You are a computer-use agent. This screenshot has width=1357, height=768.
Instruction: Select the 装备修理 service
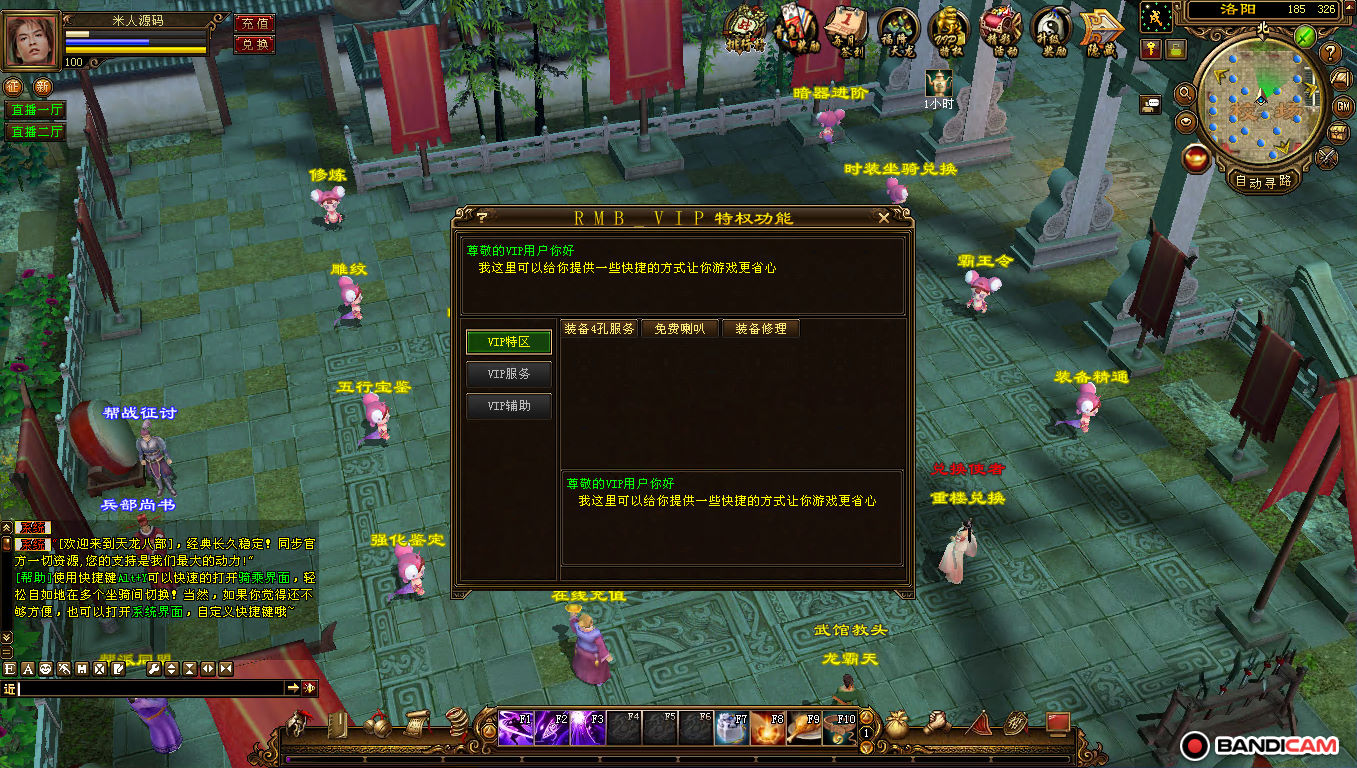[x=761, y=328]
